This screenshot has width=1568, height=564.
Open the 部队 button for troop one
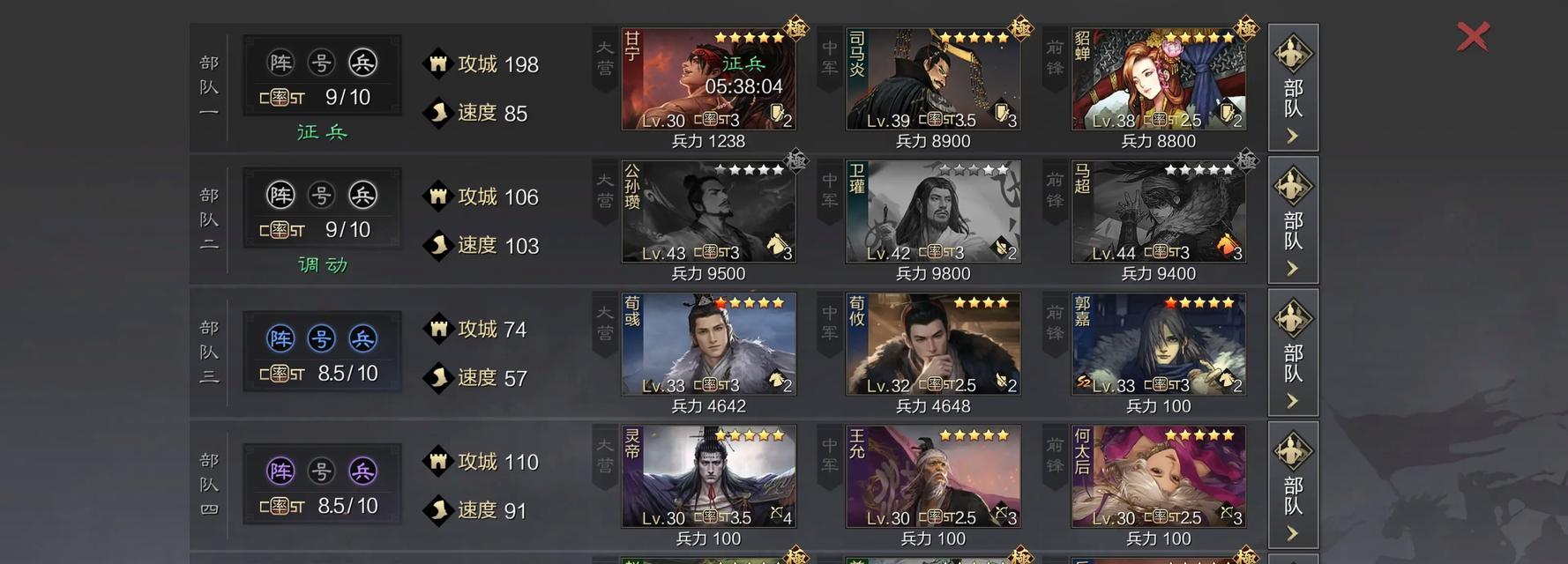(x=1293, y=87)
